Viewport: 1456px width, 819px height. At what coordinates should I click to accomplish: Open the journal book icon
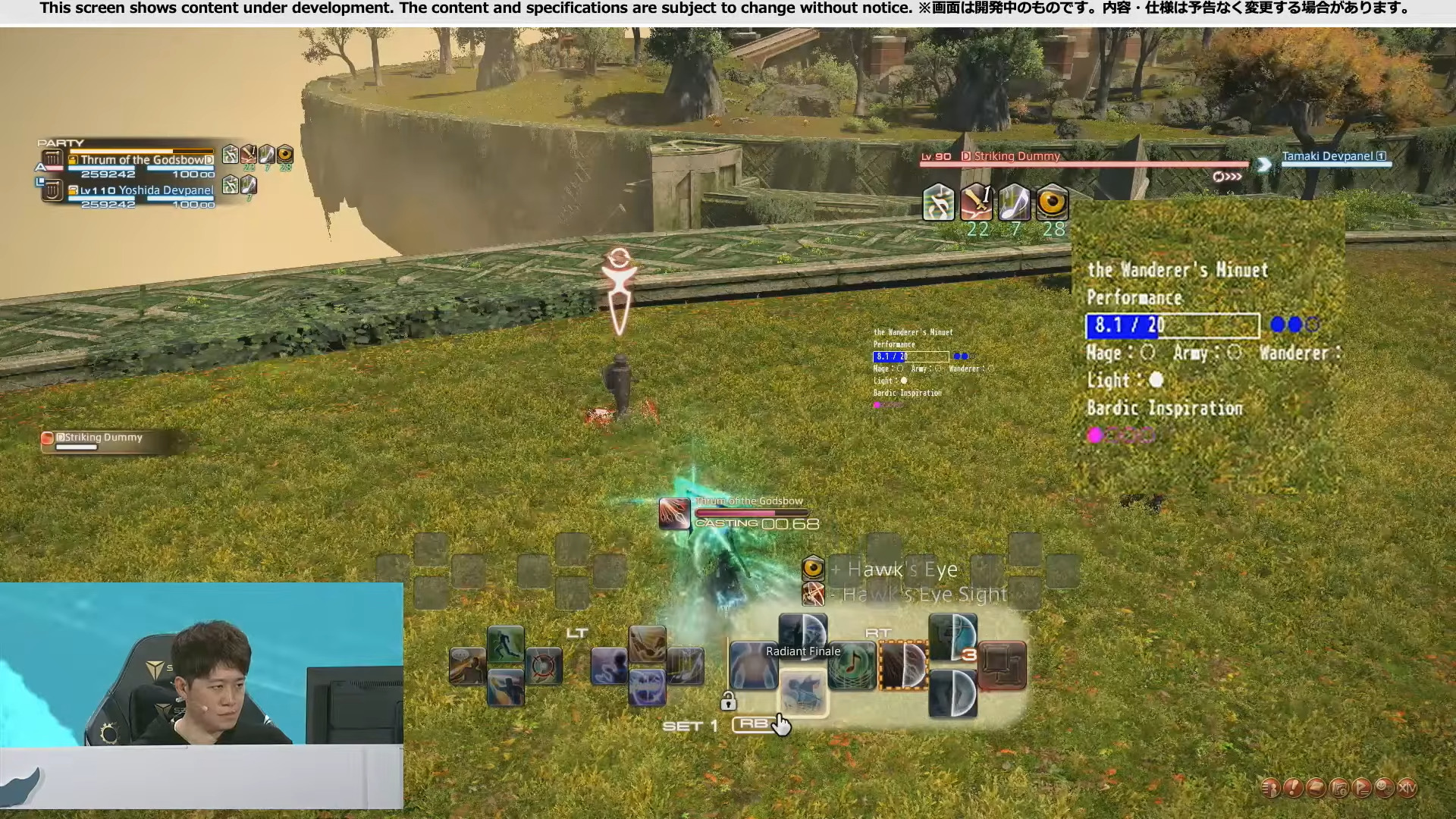coord(1315,789)
